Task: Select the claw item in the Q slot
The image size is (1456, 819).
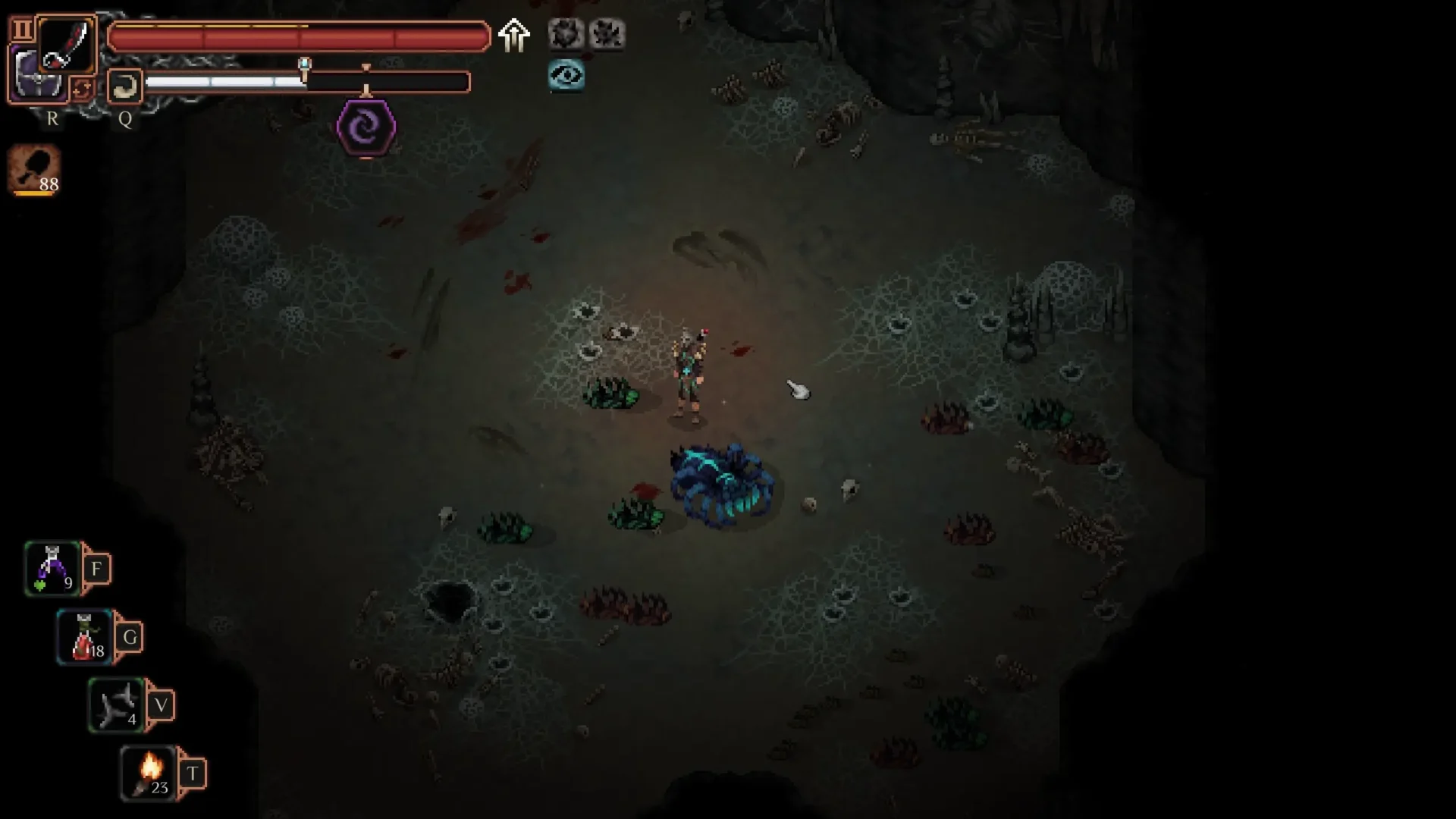Action: [124, 86]
